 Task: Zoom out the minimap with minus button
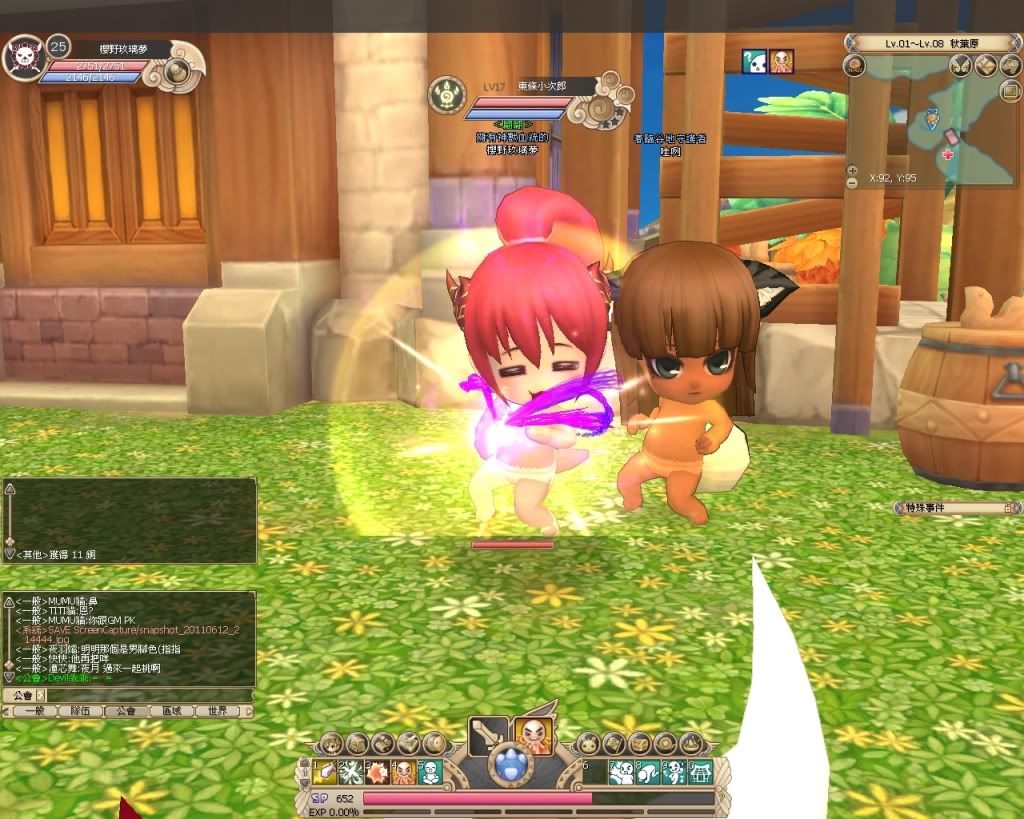pyautogui.click(x=851, y=184)
